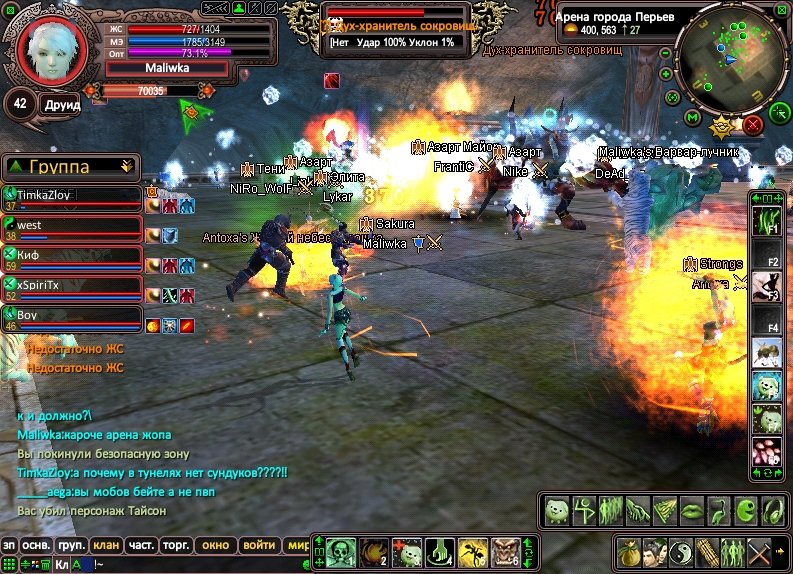Expand the Группа party panel arrow

point(126,166)
